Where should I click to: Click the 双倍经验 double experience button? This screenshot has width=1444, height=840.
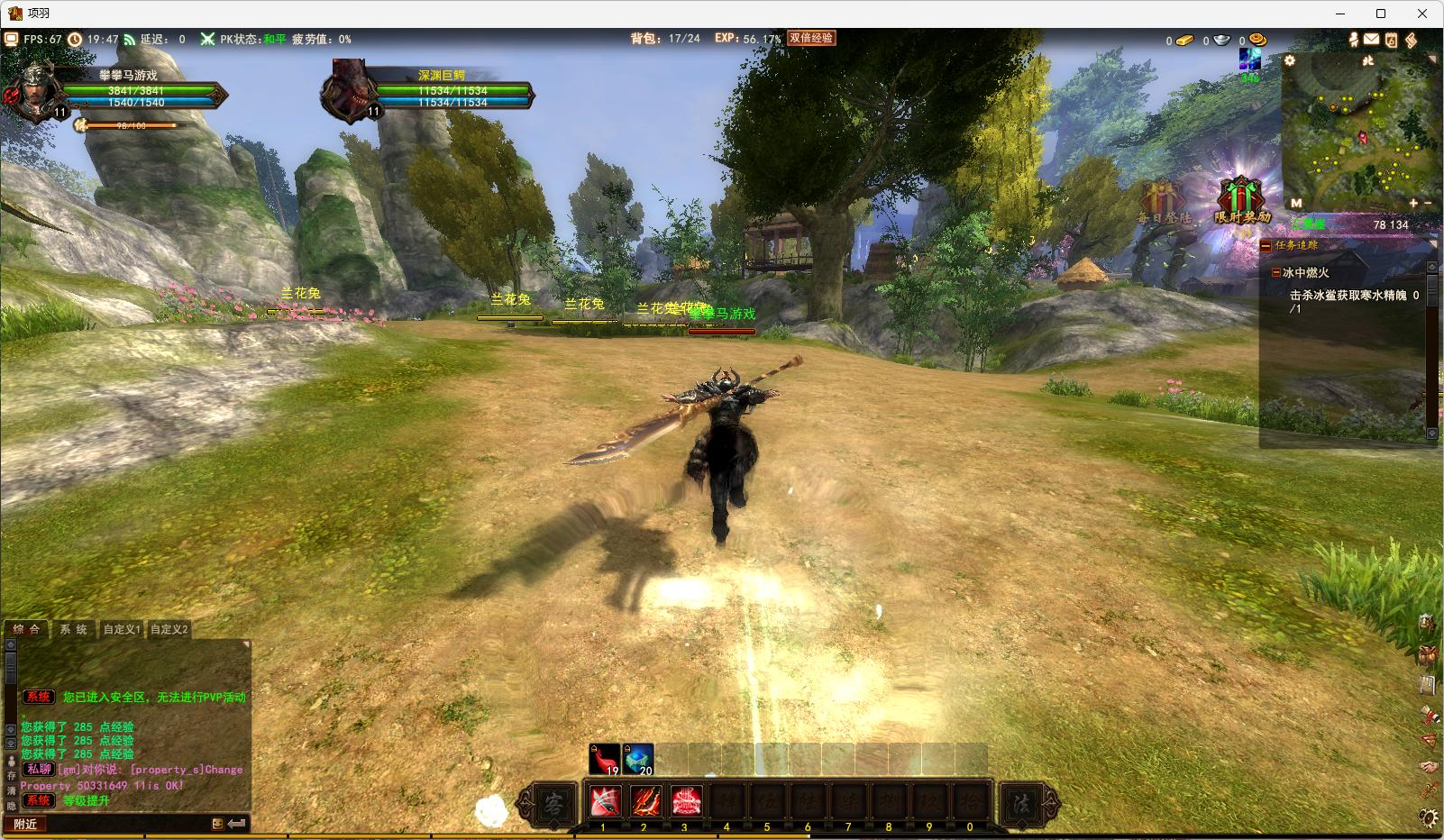tap(811, 38)
